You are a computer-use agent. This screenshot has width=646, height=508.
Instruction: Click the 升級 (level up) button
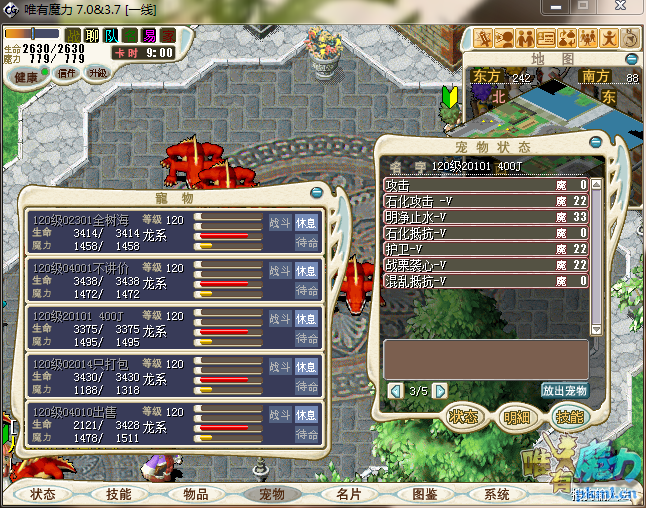97,73
